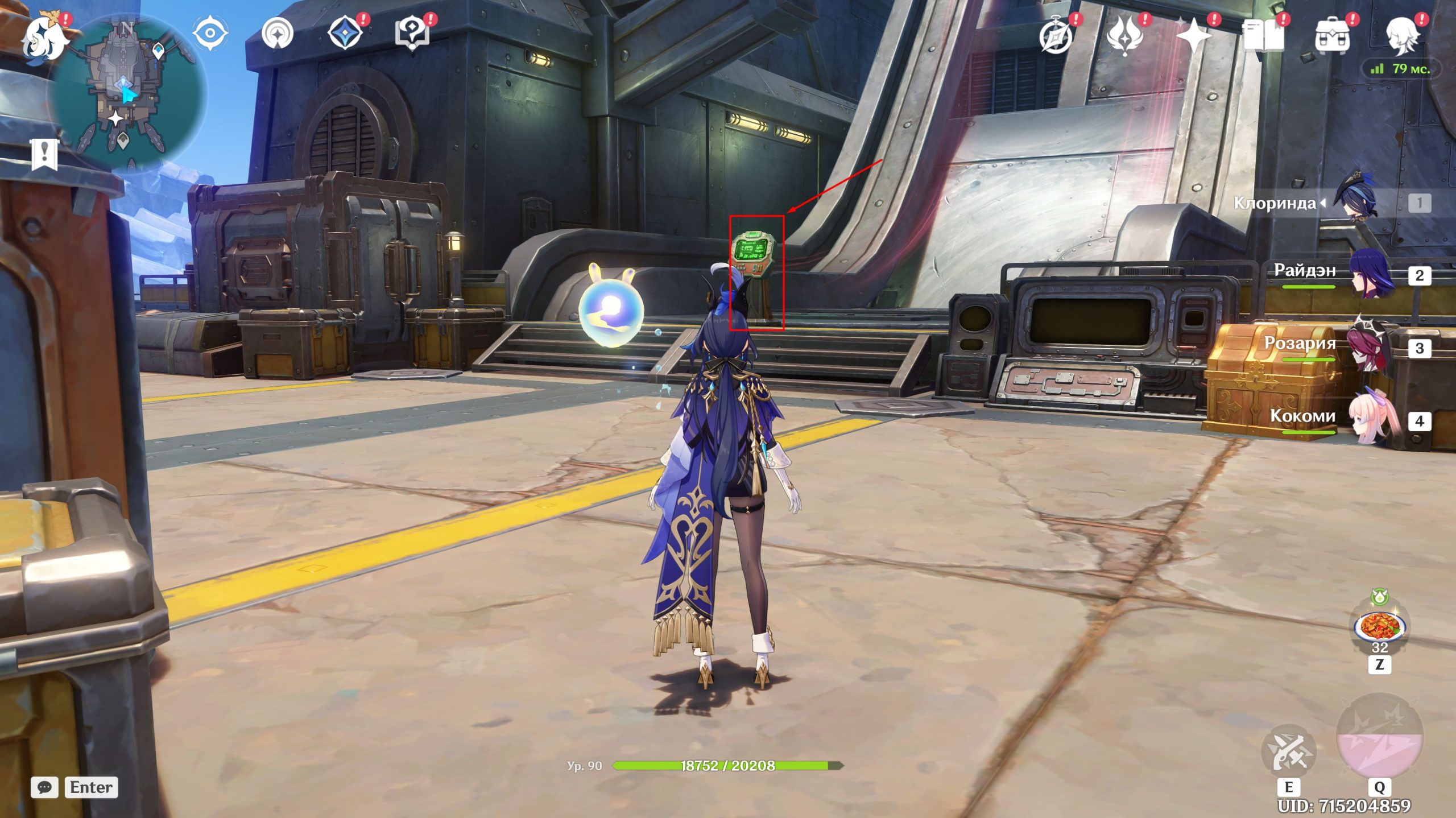Open the backpack inventory

[x=1332, y=36]
